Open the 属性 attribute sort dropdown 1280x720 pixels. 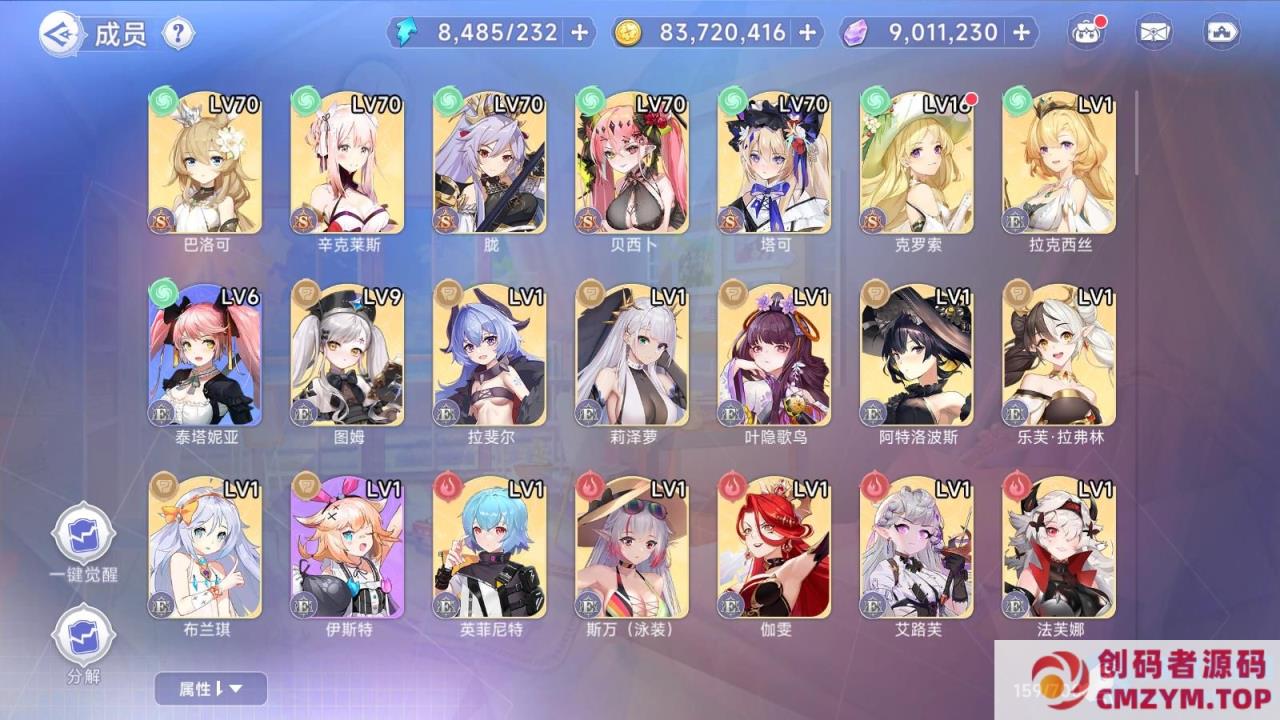pos(208,689)
